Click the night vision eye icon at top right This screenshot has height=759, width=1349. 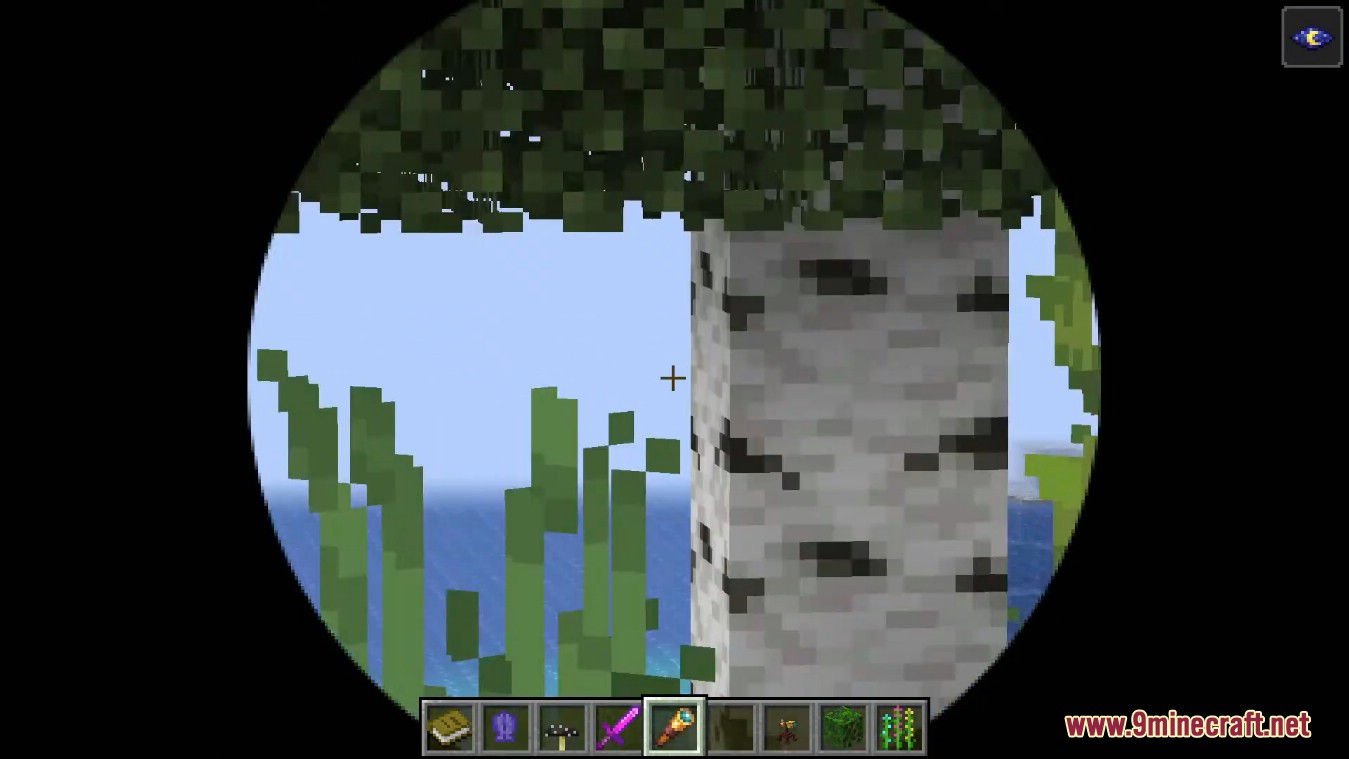coord(1311,37)
